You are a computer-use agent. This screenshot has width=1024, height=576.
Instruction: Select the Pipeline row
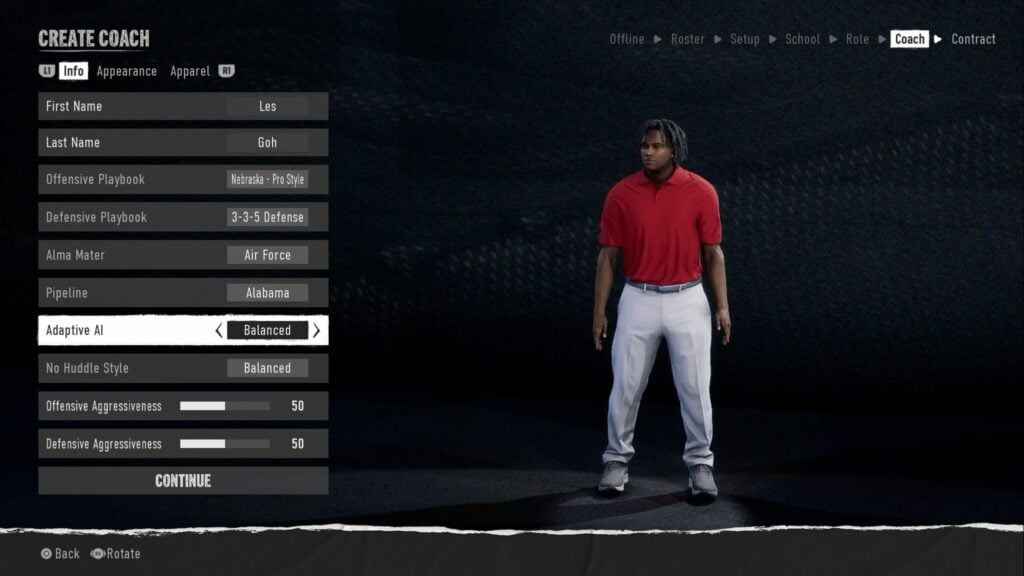click(183, 293)
